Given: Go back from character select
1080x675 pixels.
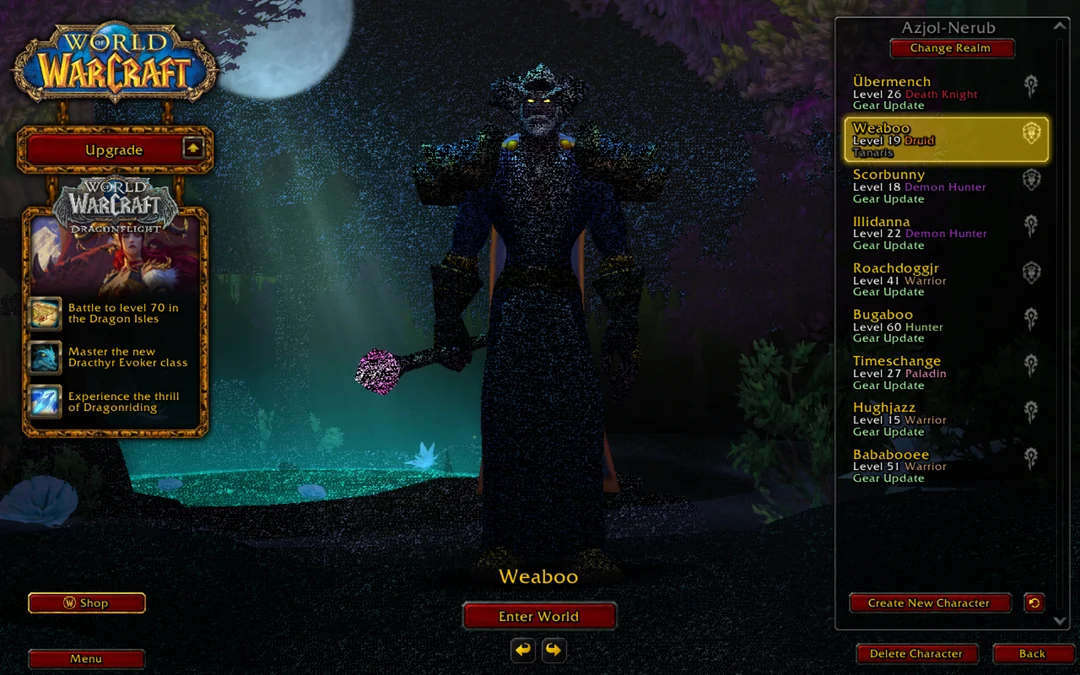Looking at the screenshot, I should pyautogui.click(x=1032, y=654).
